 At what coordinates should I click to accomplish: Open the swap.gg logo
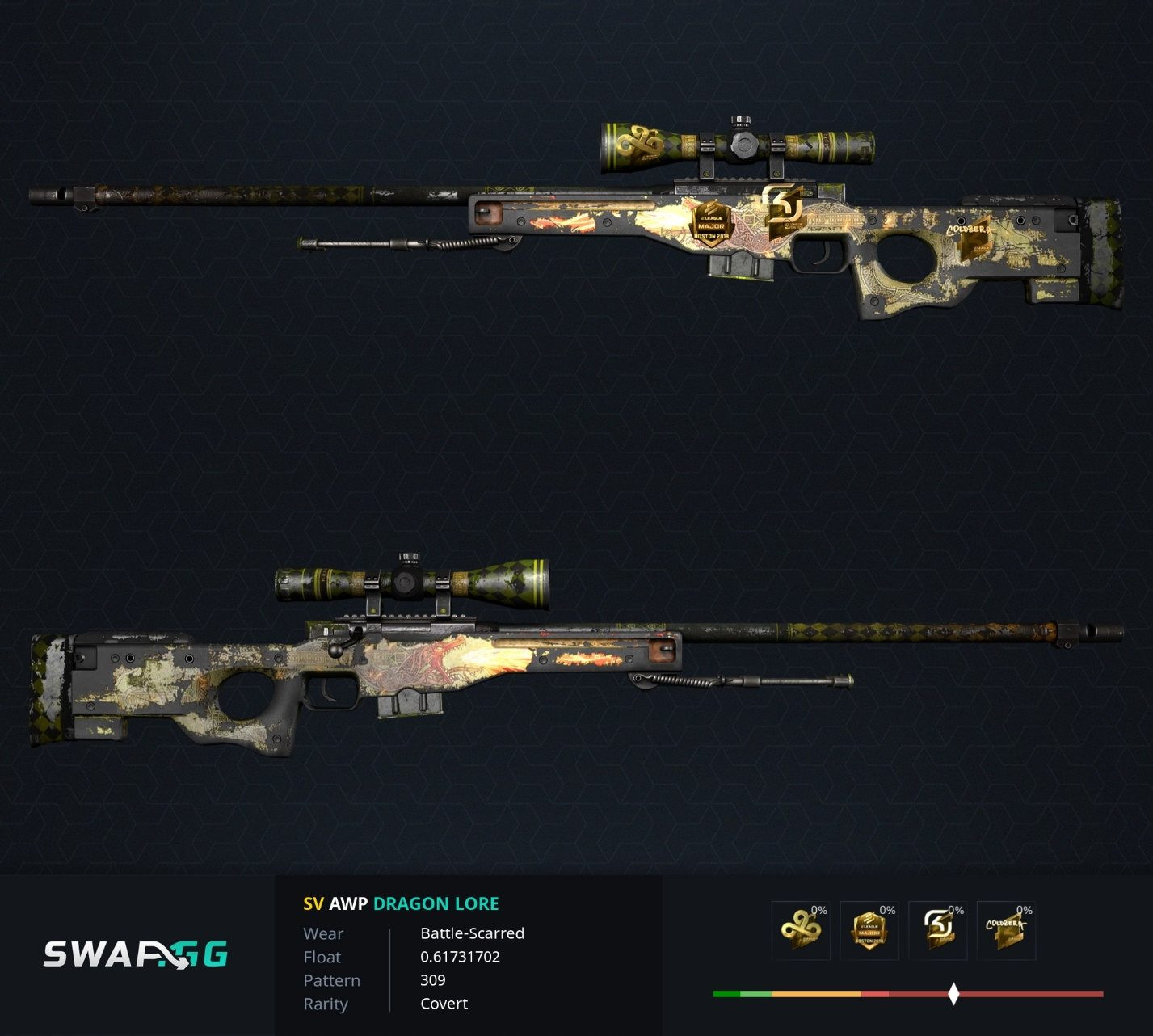(x=136, y=954)
